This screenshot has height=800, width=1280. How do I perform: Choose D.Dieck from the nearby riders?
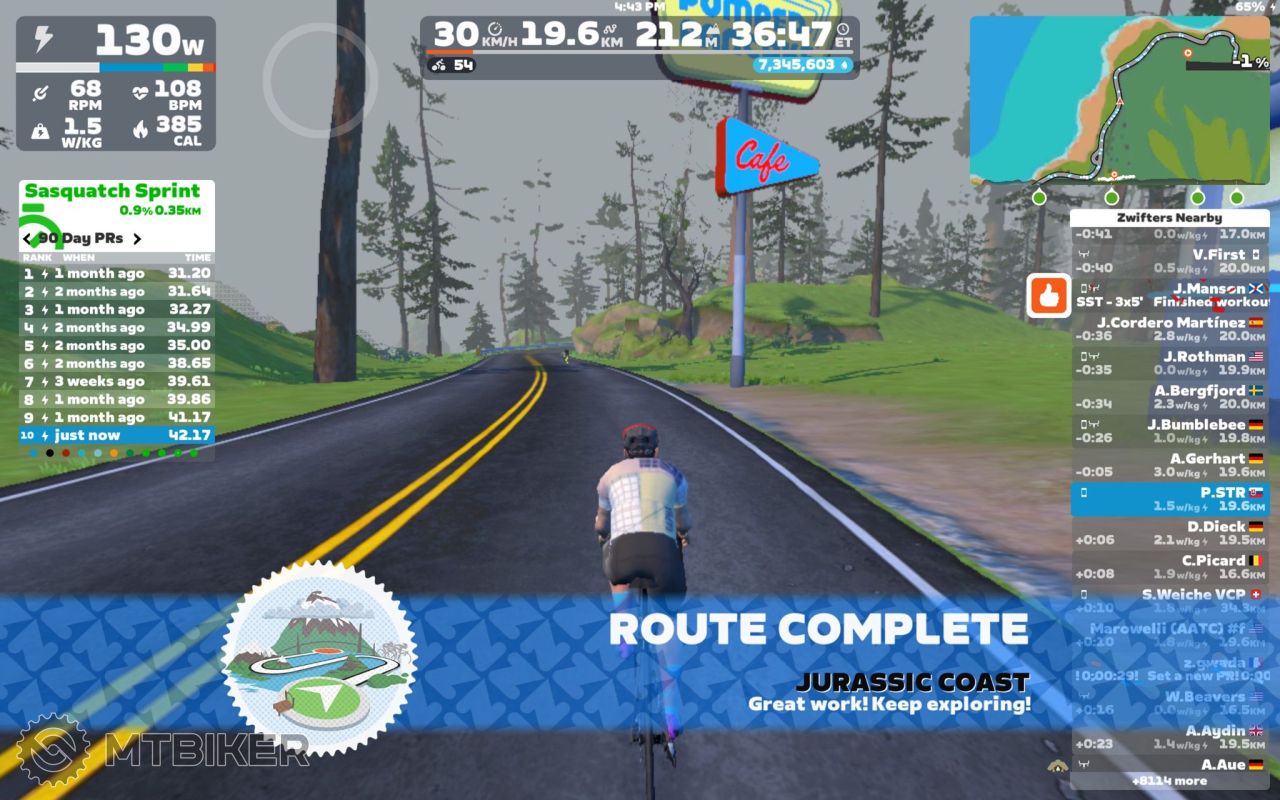[1170, 534]
